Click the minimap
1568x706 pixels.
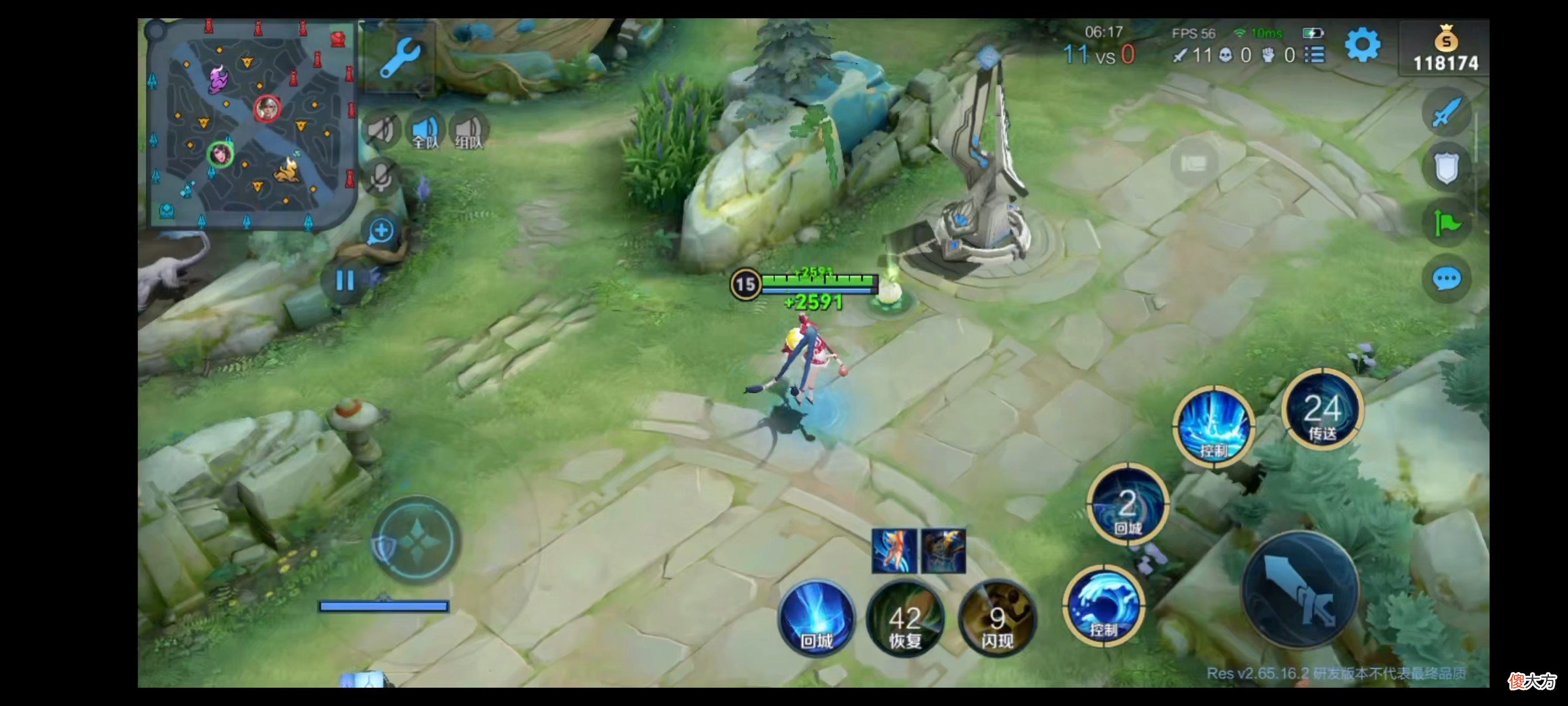[x=252, y=124]
